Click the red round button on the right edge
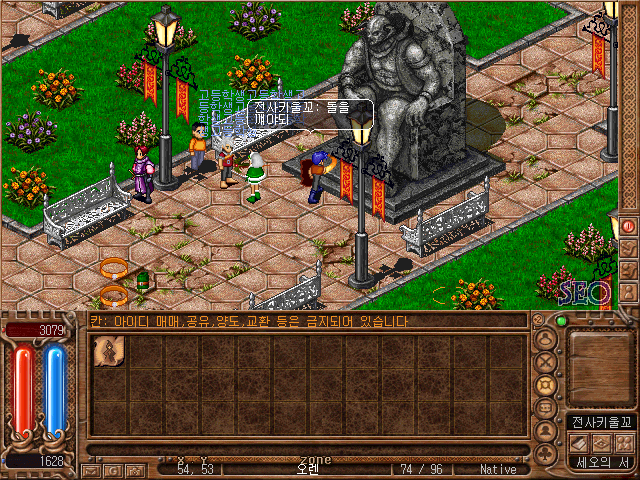The image size is (640, 480). point(629,226)
